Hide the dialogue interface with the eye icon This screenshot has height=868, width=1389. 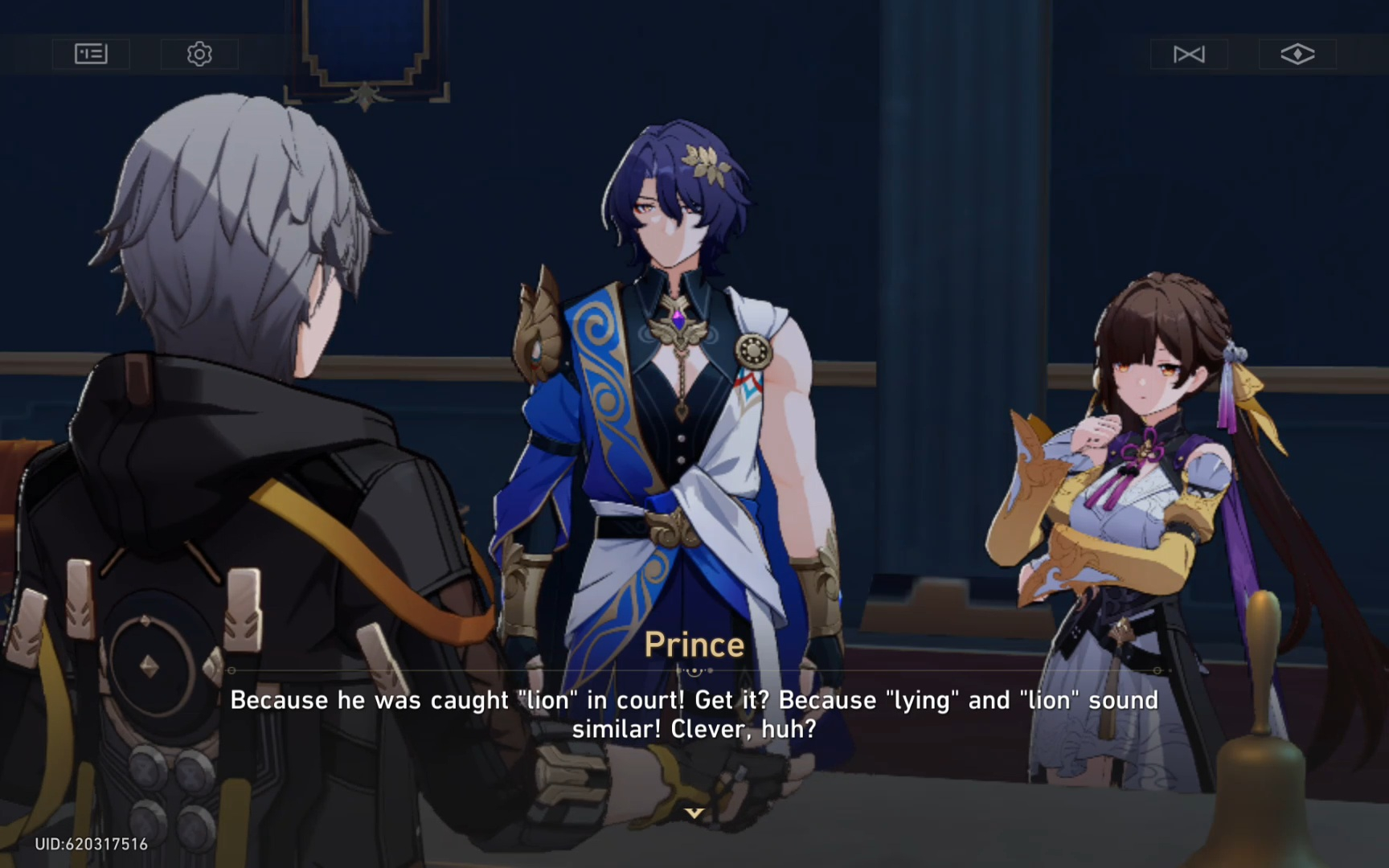click(x=1297, y=54)
